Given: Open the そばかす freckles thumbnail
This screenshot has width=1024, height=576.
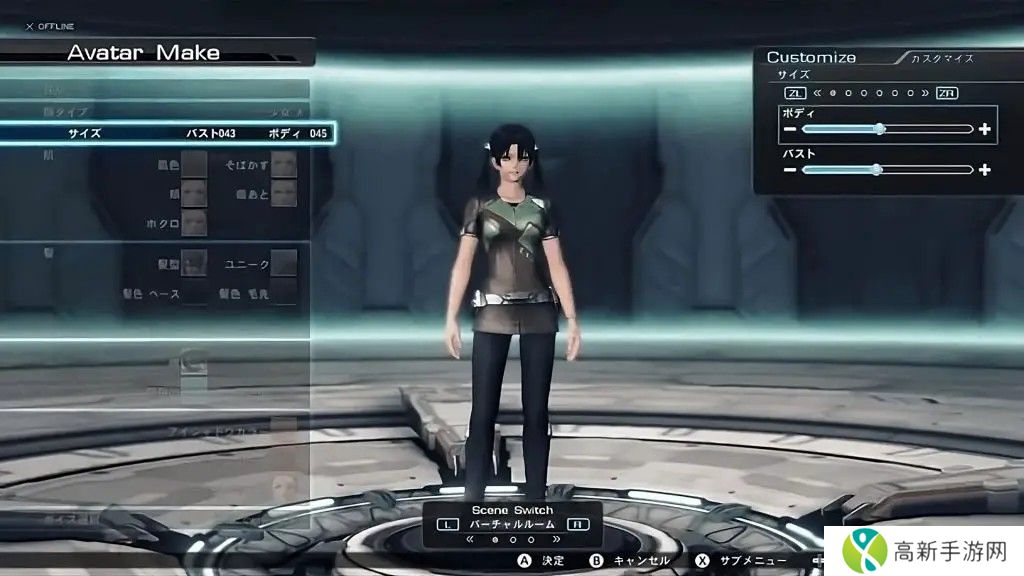Looking at the screenshot, I should click(284, 164).
